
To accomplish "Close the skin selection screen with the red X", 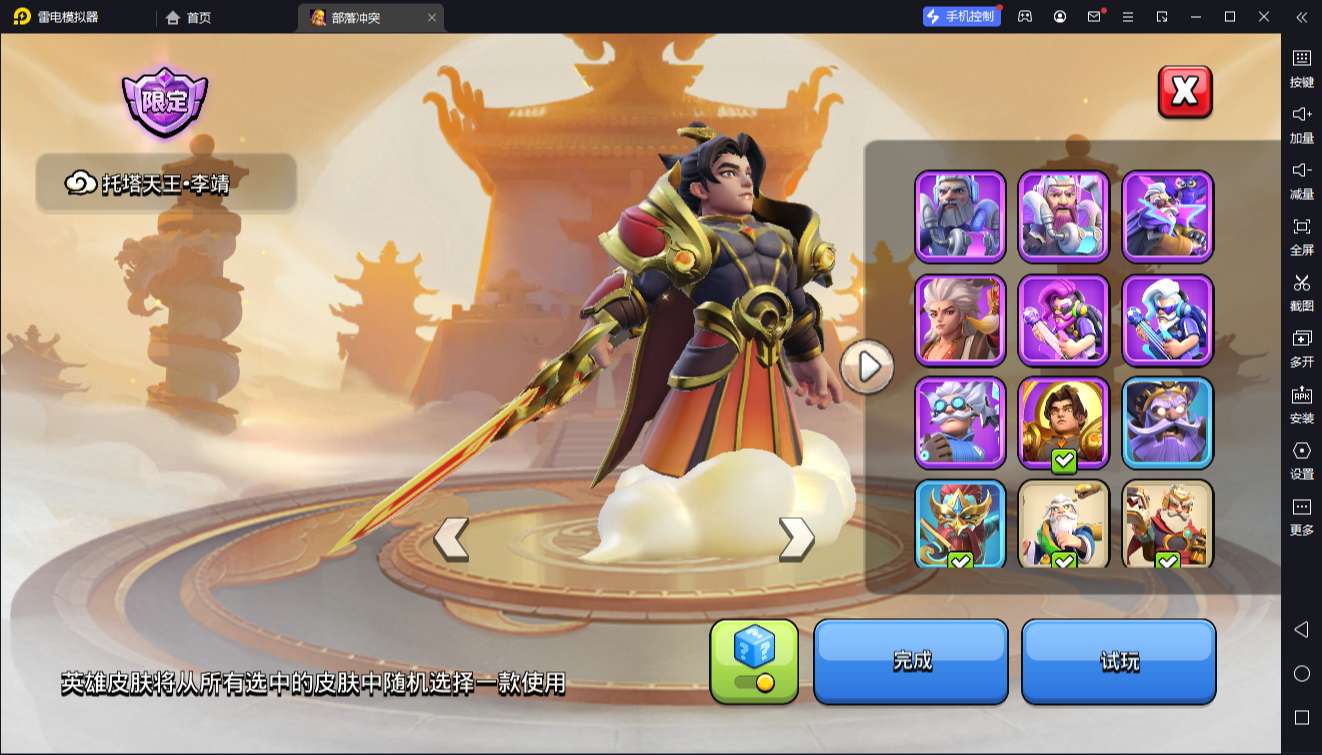I will click(x=1185, y=92).
